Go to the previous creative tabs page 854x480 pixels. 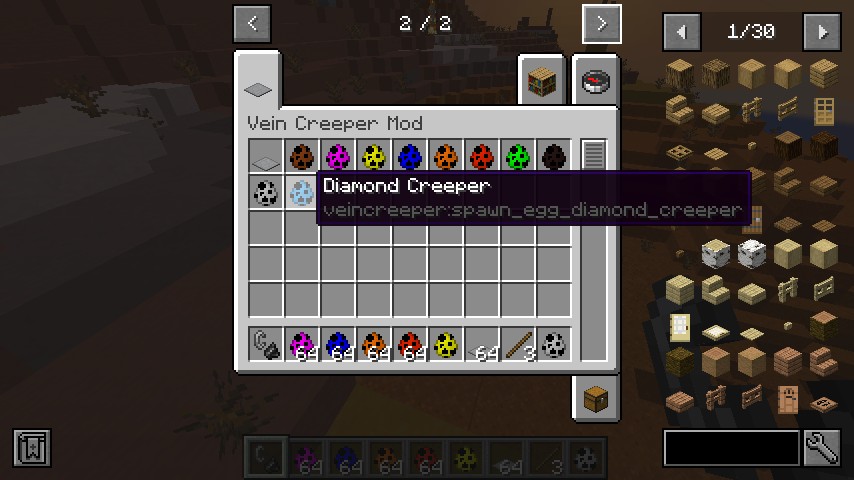[252, 24]
